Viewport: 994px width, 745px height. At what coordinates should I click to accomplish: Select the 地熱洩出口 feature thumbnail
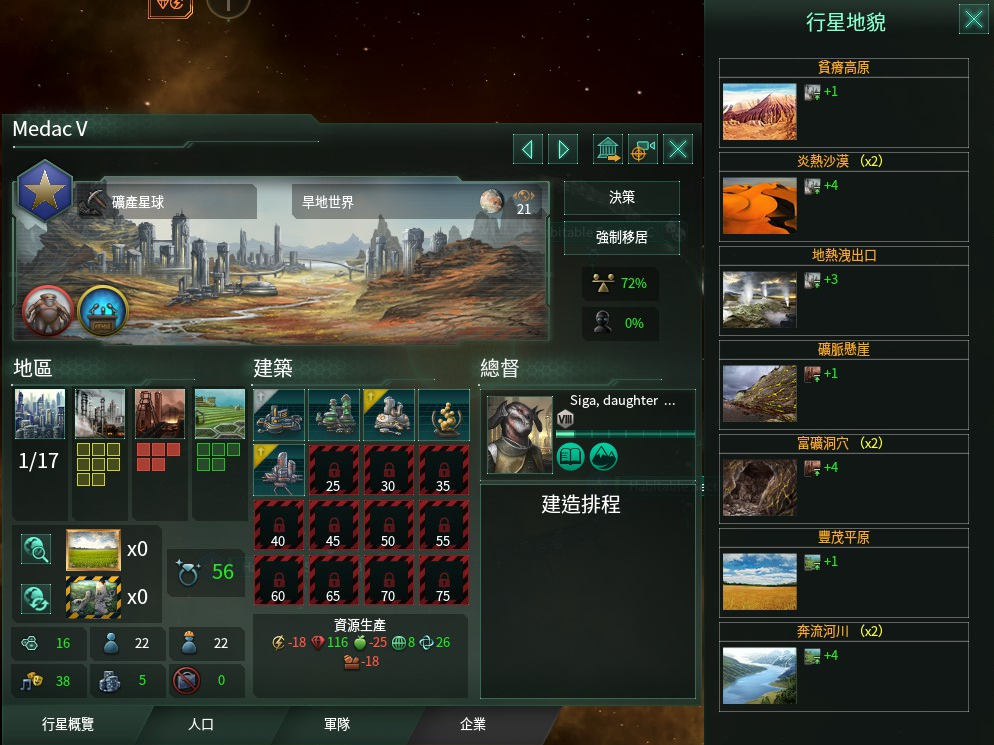(x=759, y=299)
